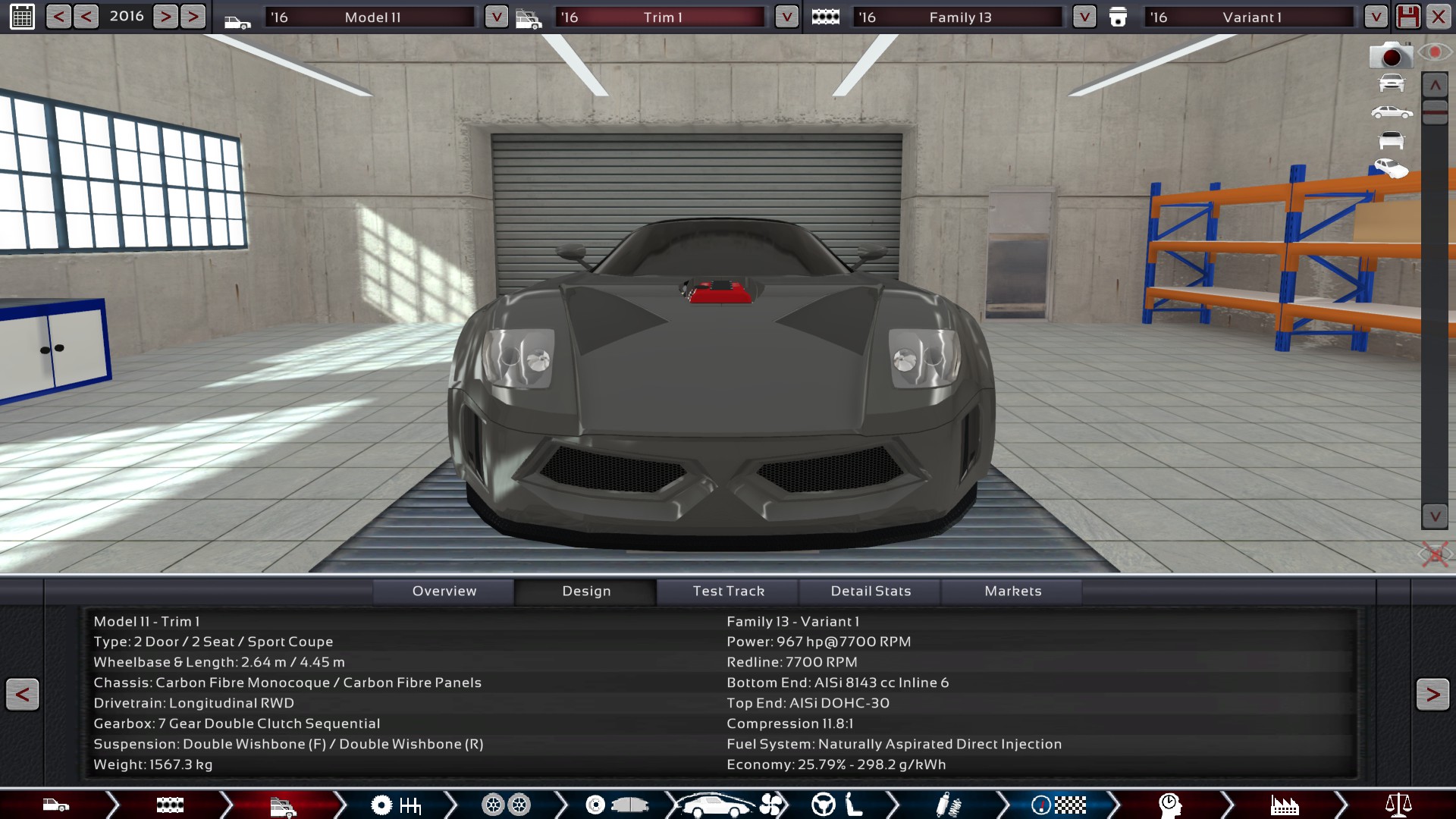
Task: Open the engine design stage icon
Action: pyautogui.click(x=171, y=806)
